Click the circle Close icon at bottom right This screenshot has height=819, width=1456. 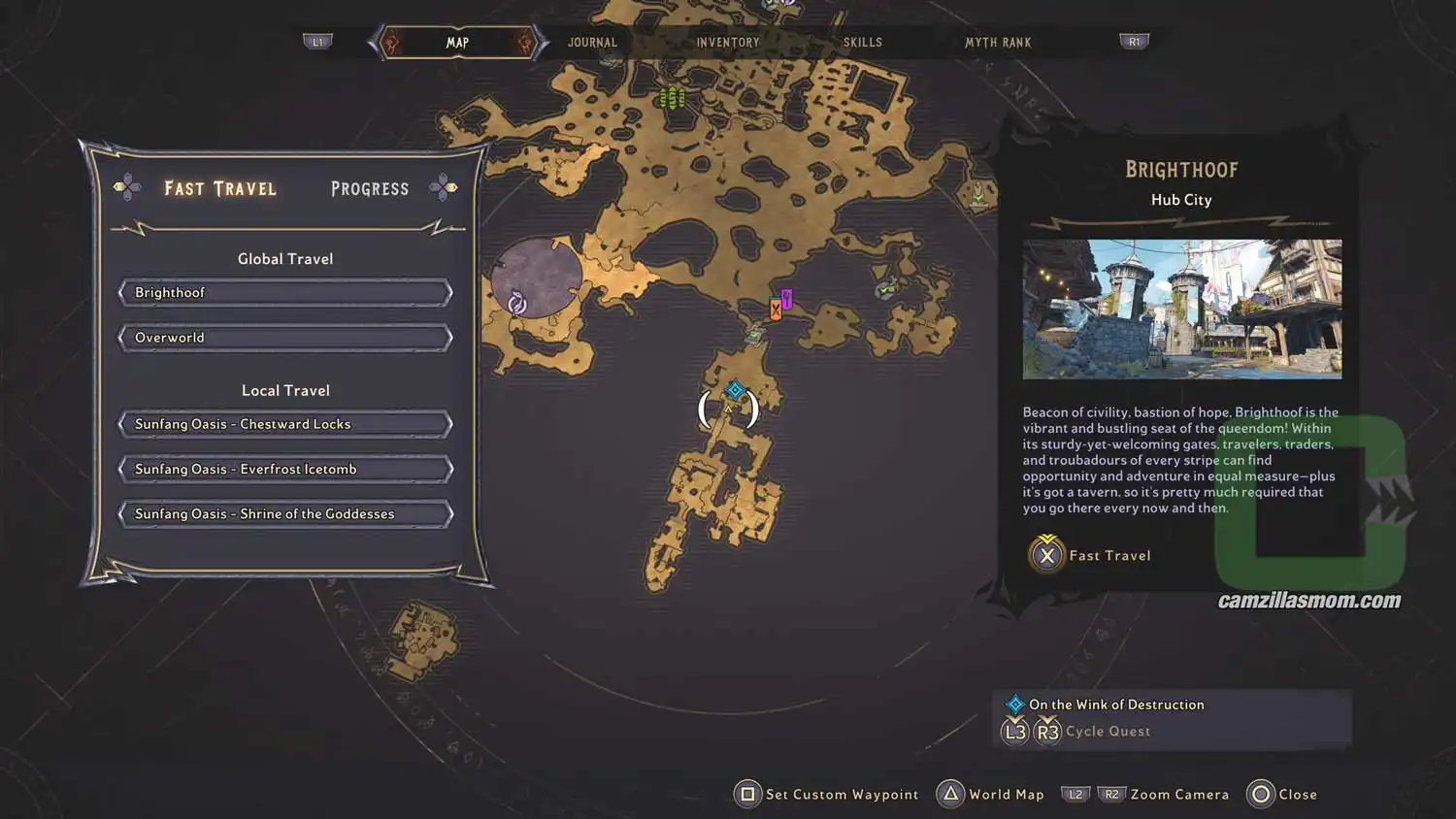pos(1260,794)
